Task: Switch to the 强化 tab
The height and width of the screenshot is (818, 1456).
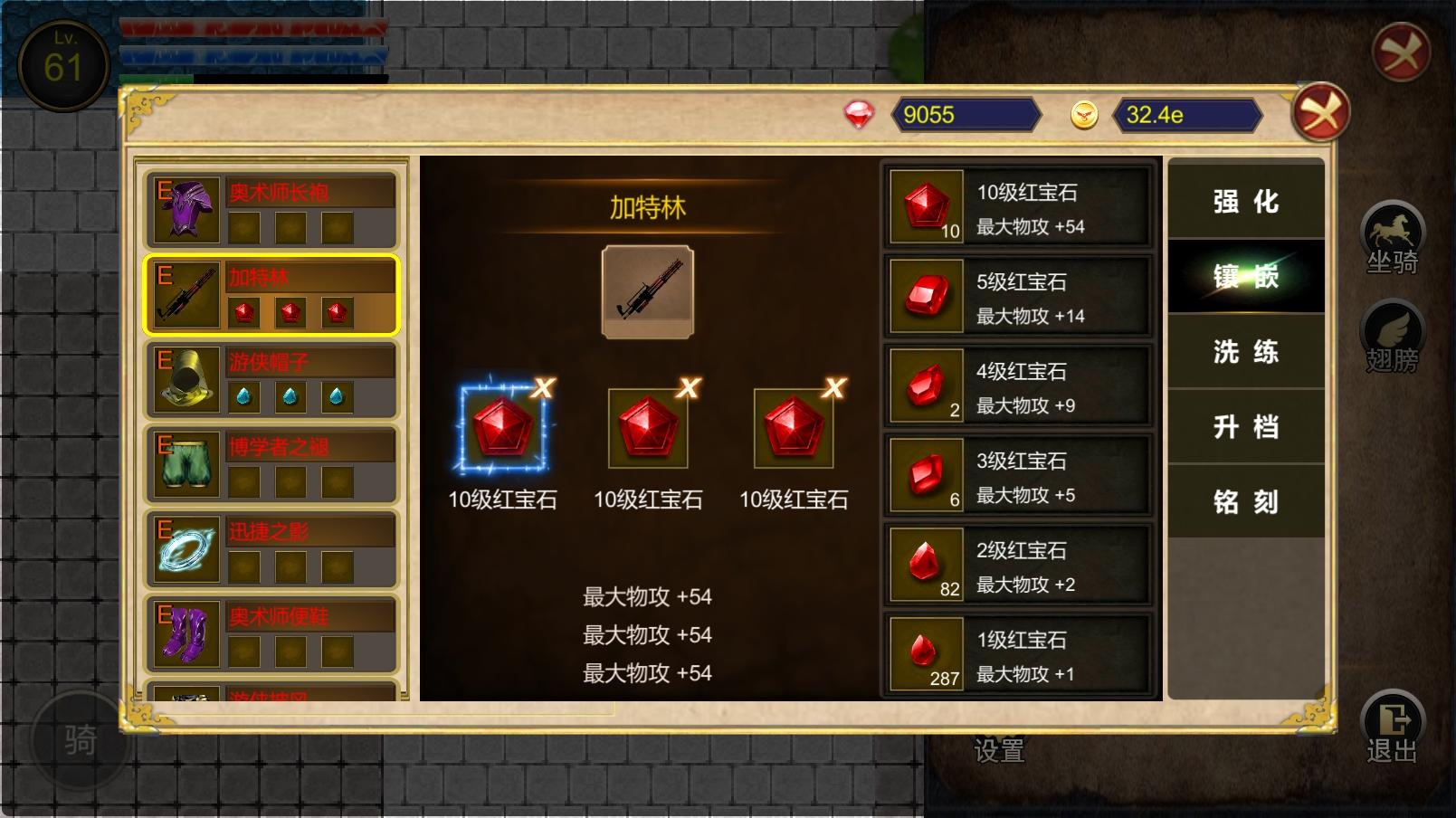Action: tap(1245, 204)
